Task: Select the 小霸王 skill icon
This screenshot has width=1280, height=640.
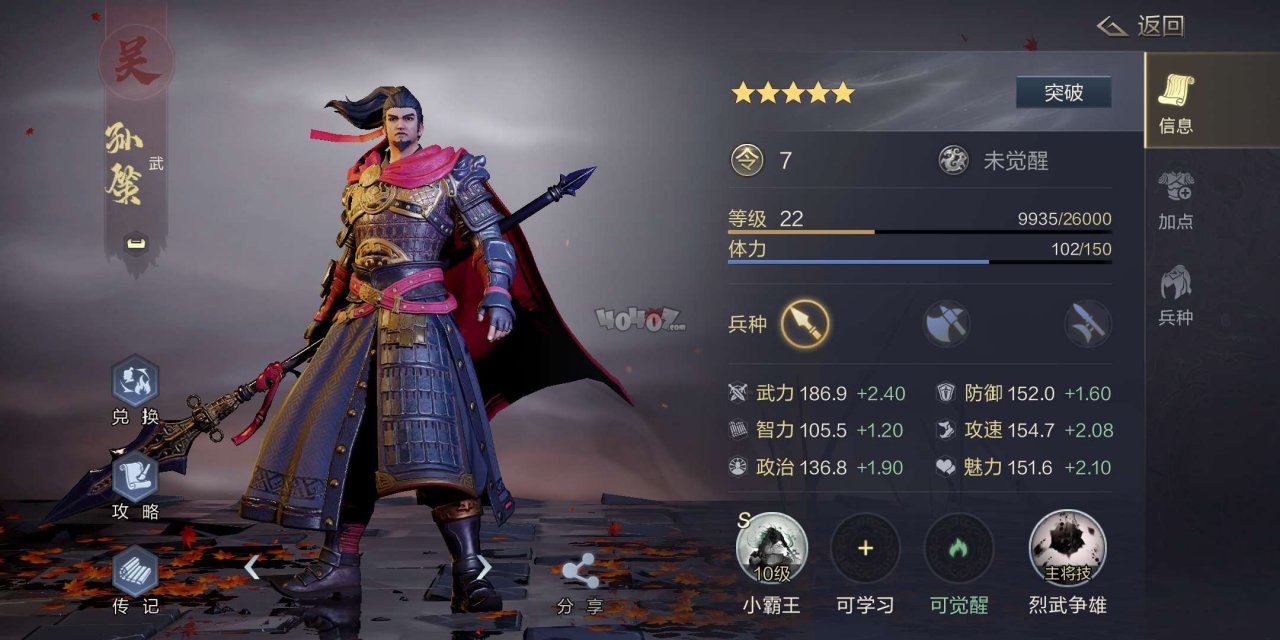Action: tap(771, 549)
